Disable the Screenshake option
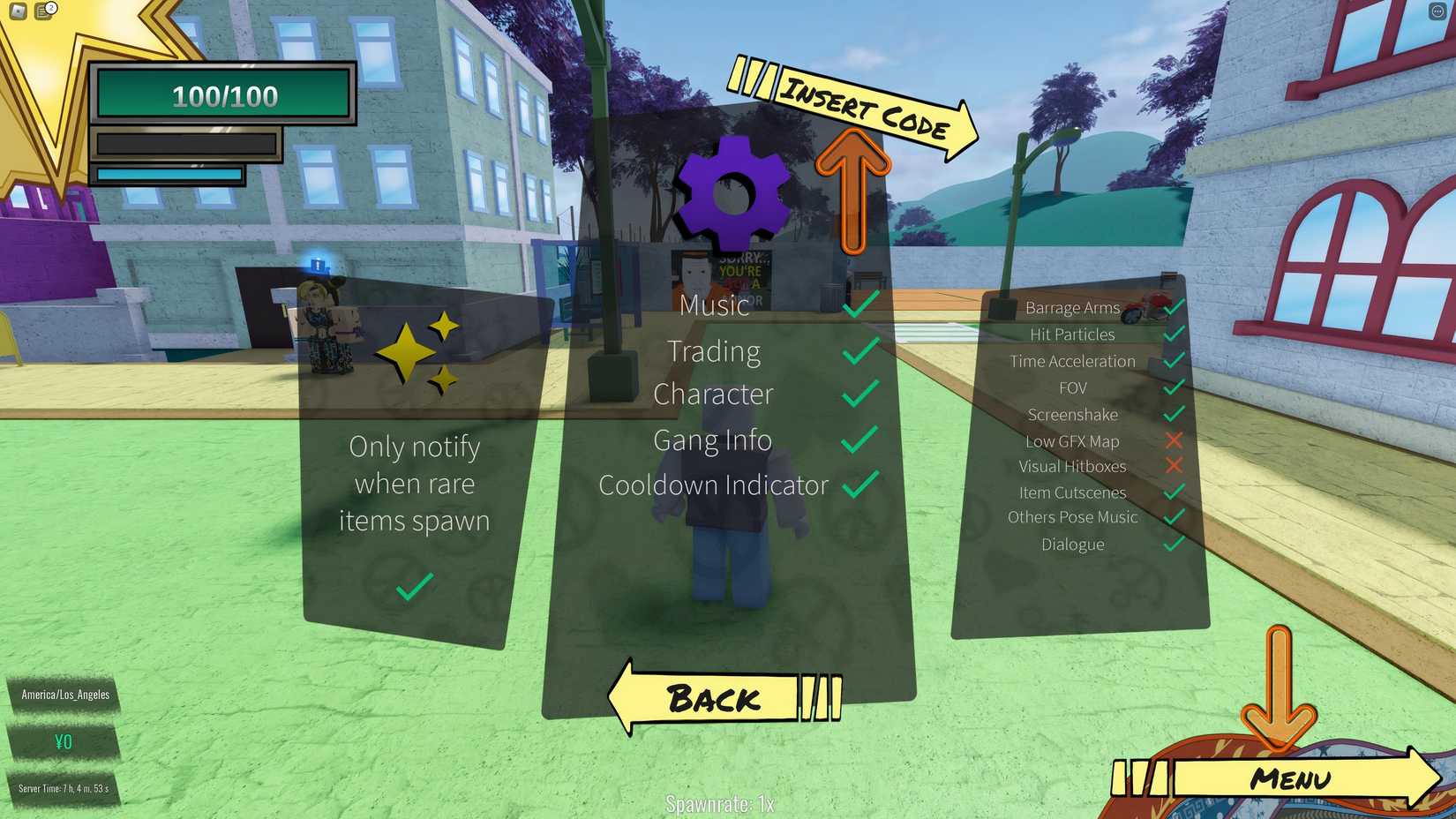The width and height of the screenshot is (1456, 819). click(1175, 414)
